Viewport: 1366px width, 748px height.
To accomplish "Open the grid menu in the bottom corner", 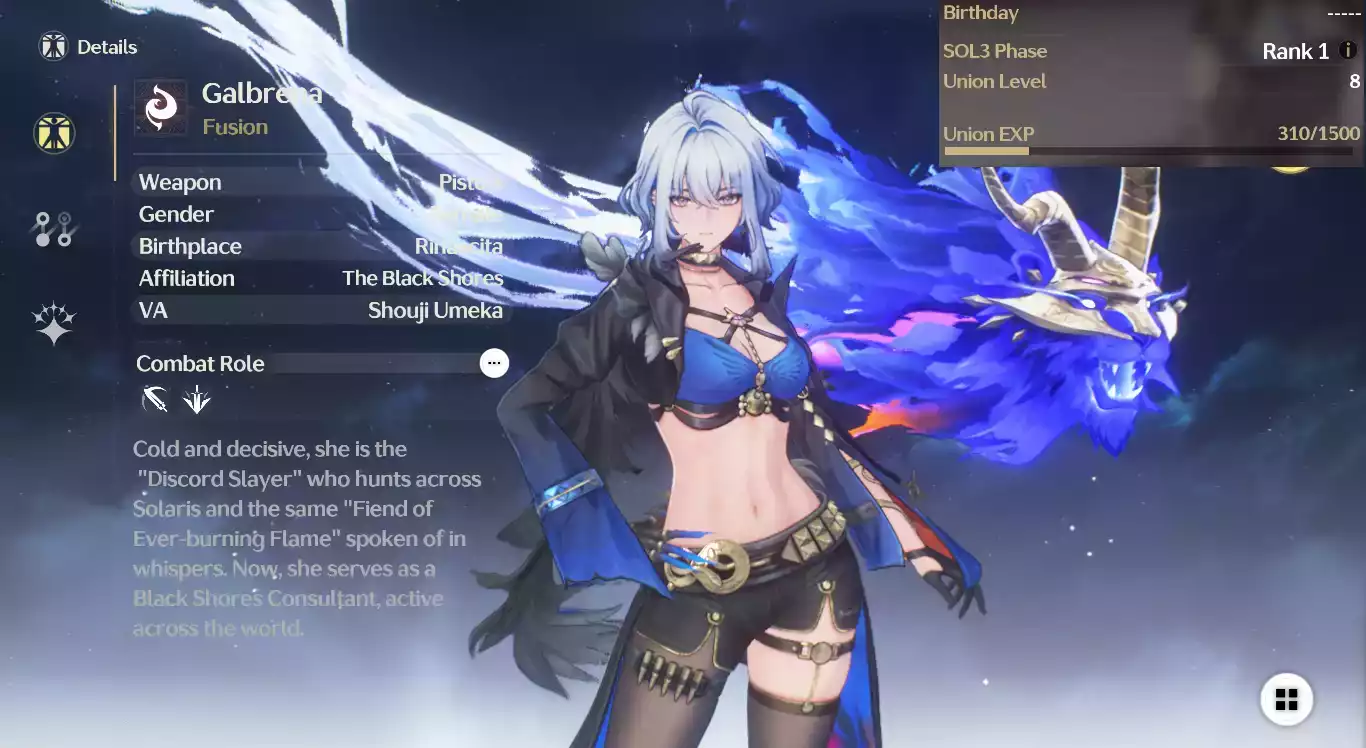I will 1286,699.
